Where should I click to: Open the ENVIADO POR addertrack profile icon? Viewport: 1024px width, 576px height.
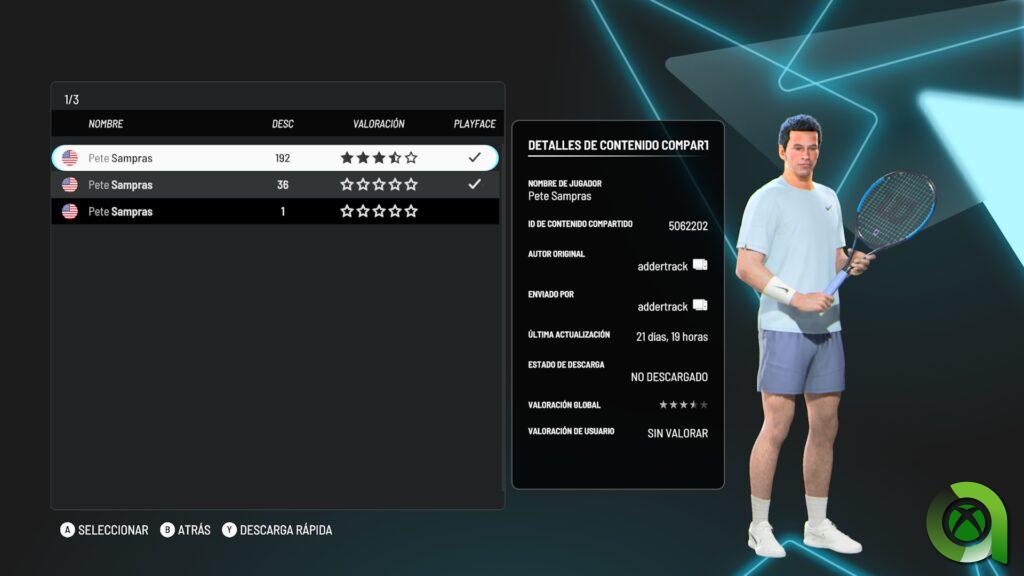700,305
